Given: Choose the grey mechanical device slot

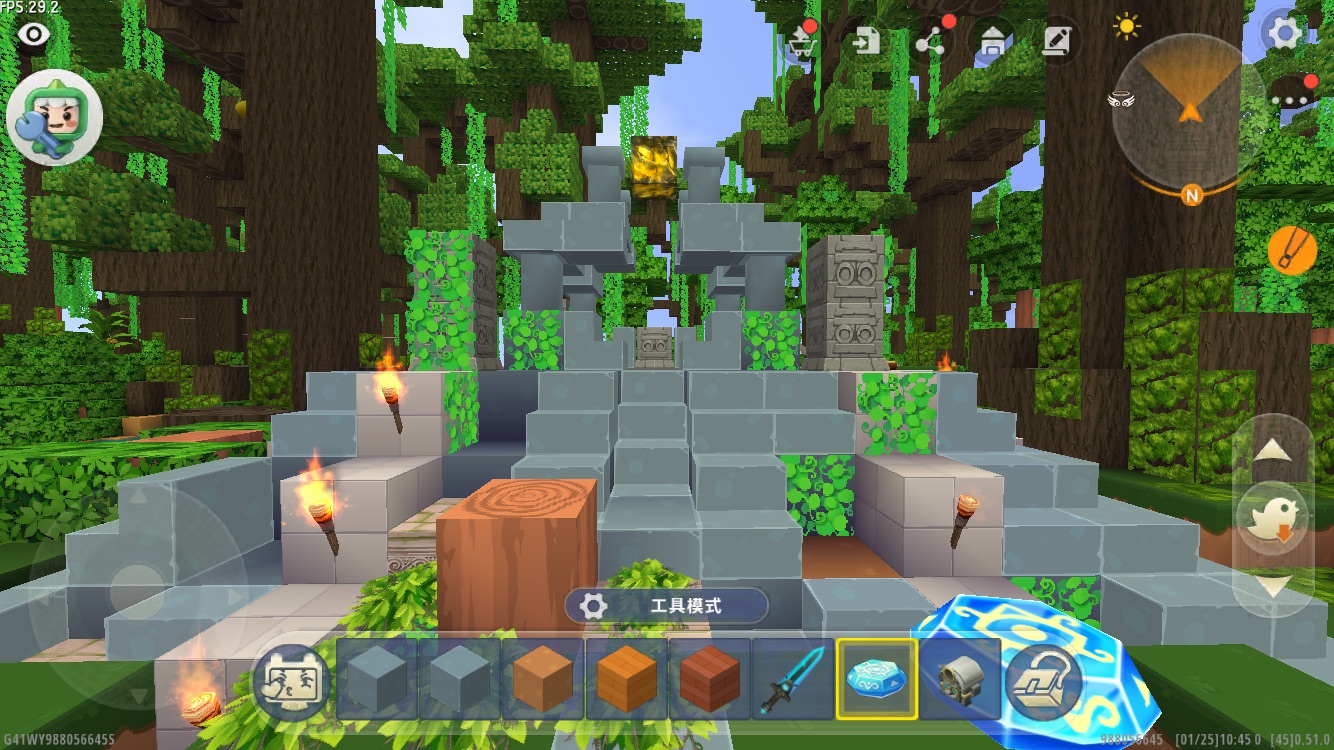Looking at the screenshot, I should [x=958, y=680].
